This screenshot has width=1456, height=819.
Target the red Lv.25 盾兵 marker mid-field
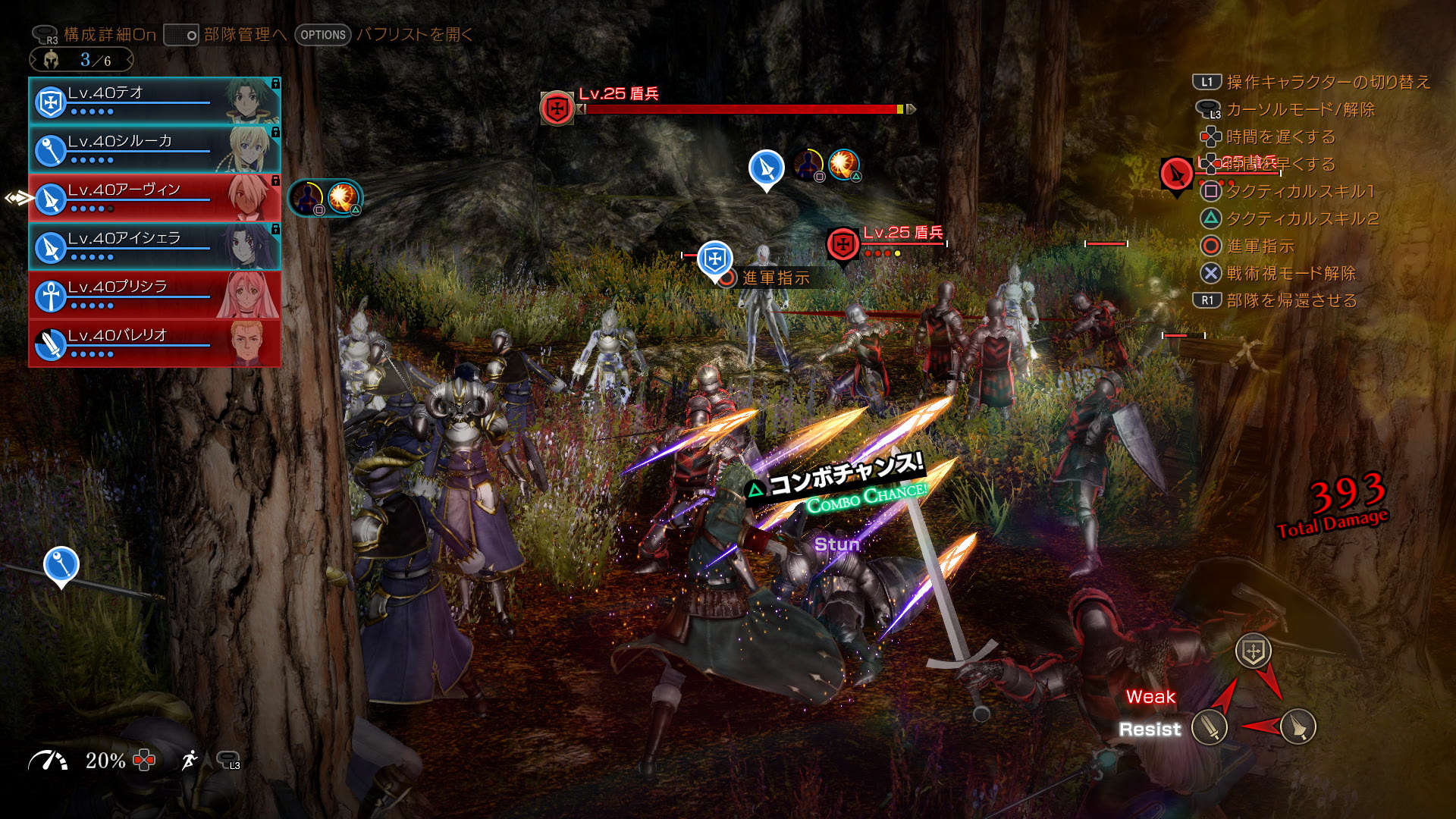tap(843, 244)
